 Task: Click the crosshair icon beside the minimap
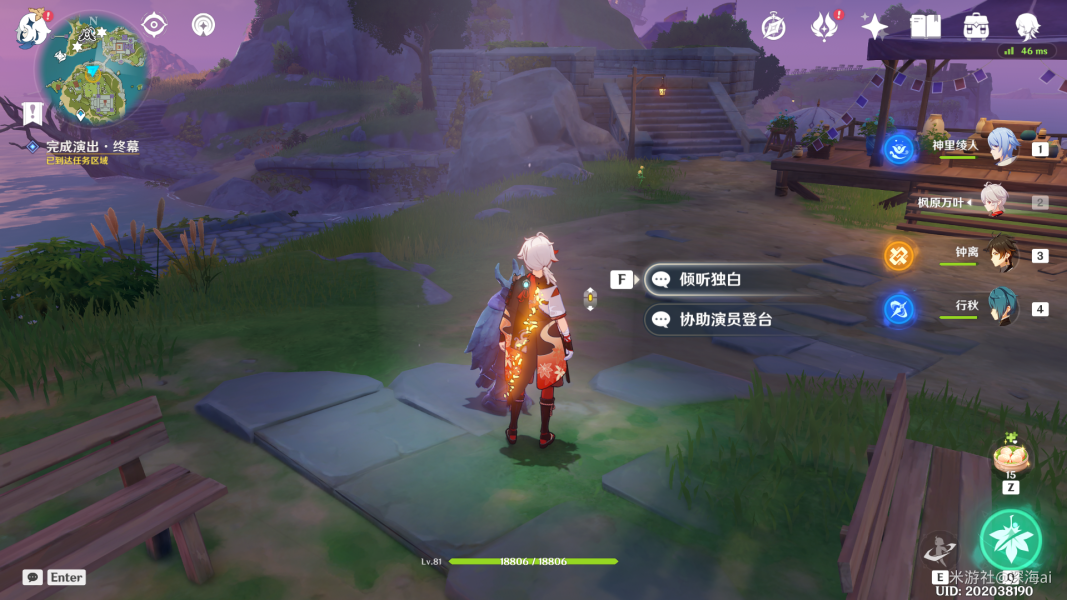coord(154,24)
